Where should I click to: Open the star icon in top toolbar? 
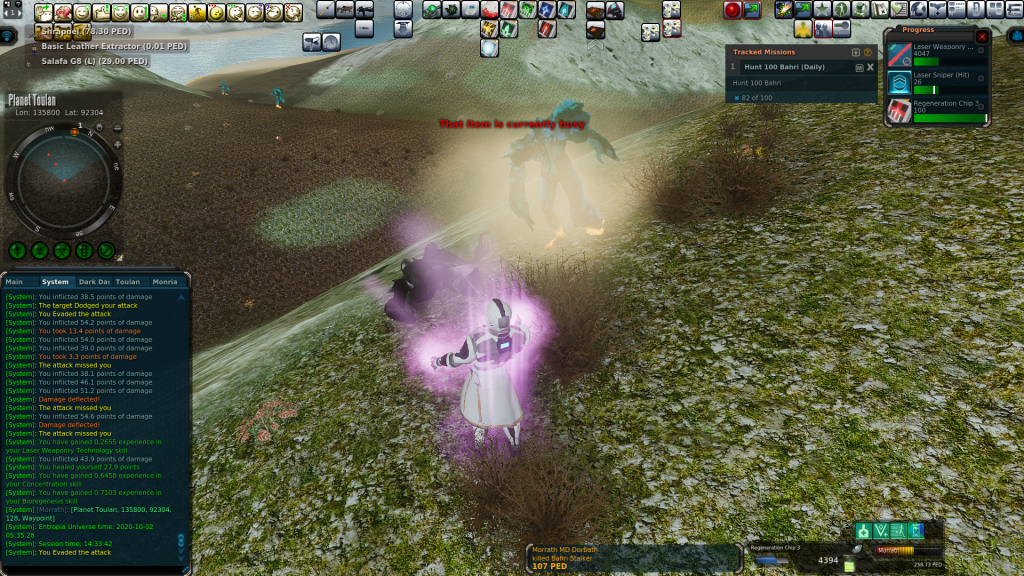[x=822, y=10]
